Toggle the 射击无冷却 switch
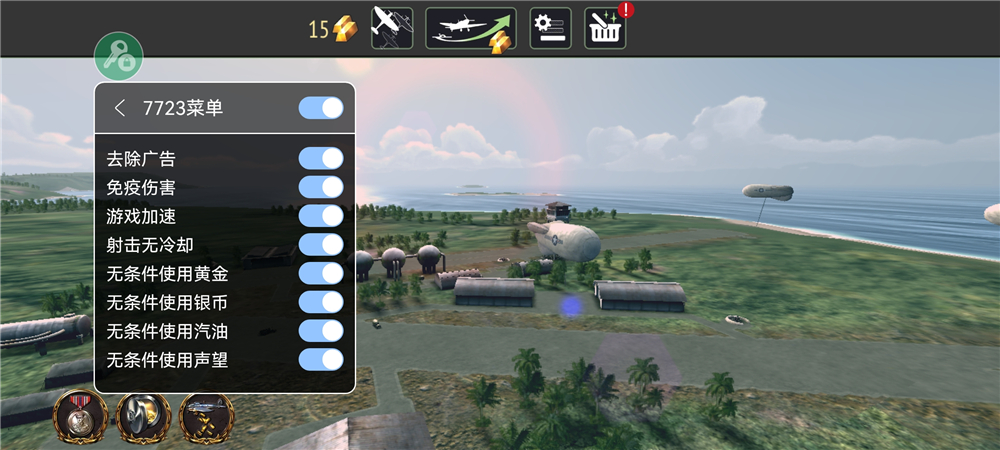The height and width of the screenshot is (450, 1000). coord(321,244)
